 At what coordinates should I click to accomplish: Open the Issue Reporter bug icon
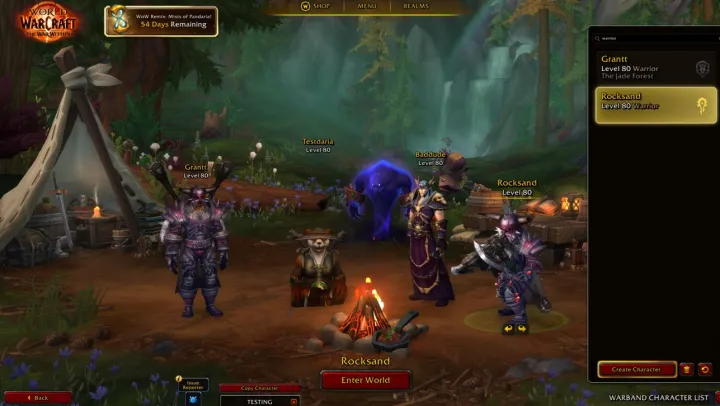[192, 399]
